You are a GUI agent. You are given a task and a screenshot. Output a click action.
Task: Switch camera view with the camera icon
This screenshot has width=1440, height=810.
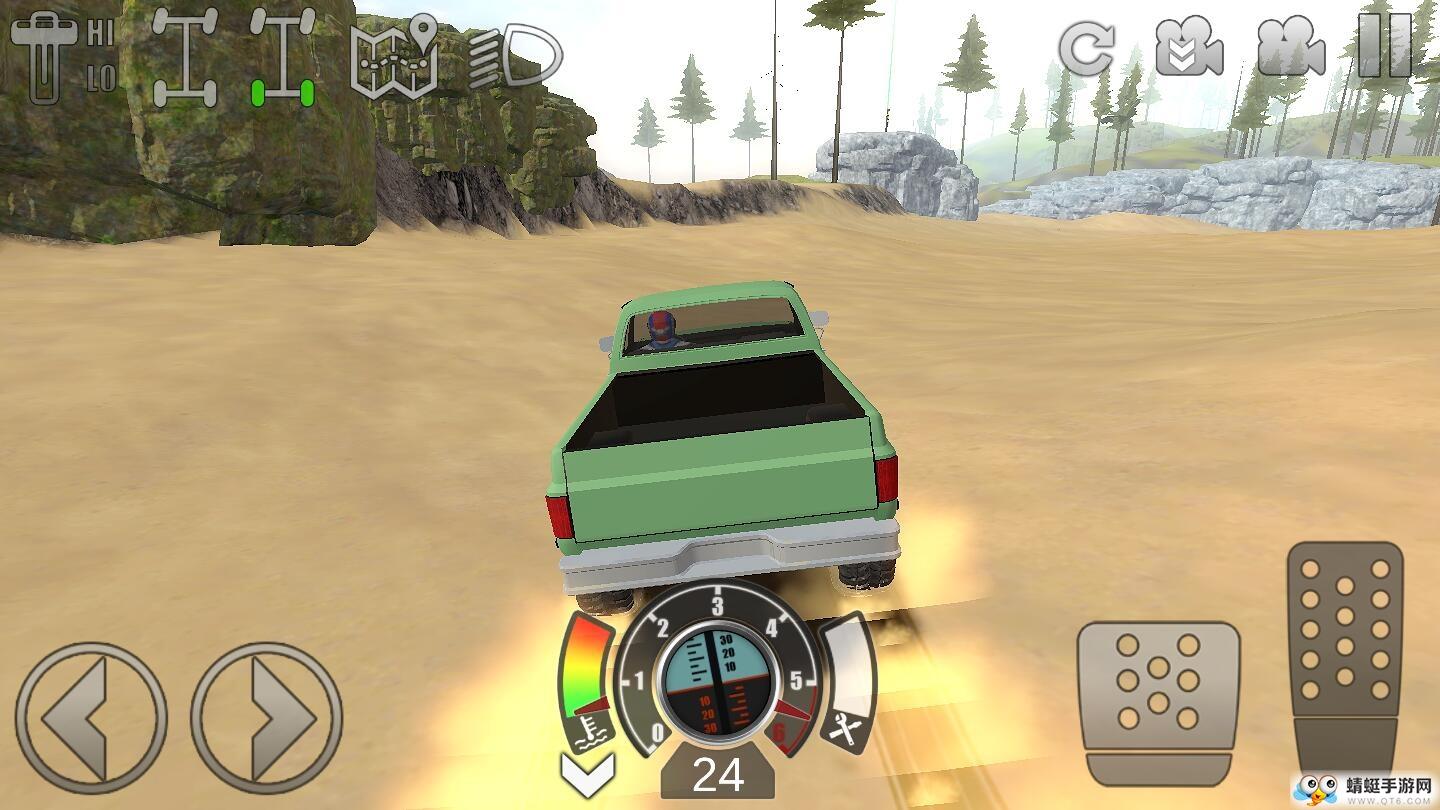(x=1291, y=46)
